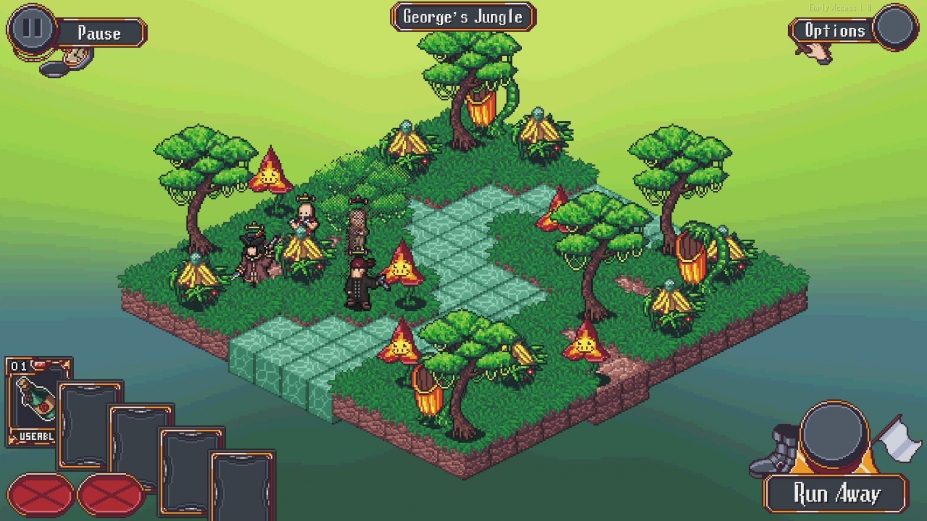This screenshot has width=927, height=521.
Task: Open the Options menu
Action: pyautogui.click(x=835, y=30)
